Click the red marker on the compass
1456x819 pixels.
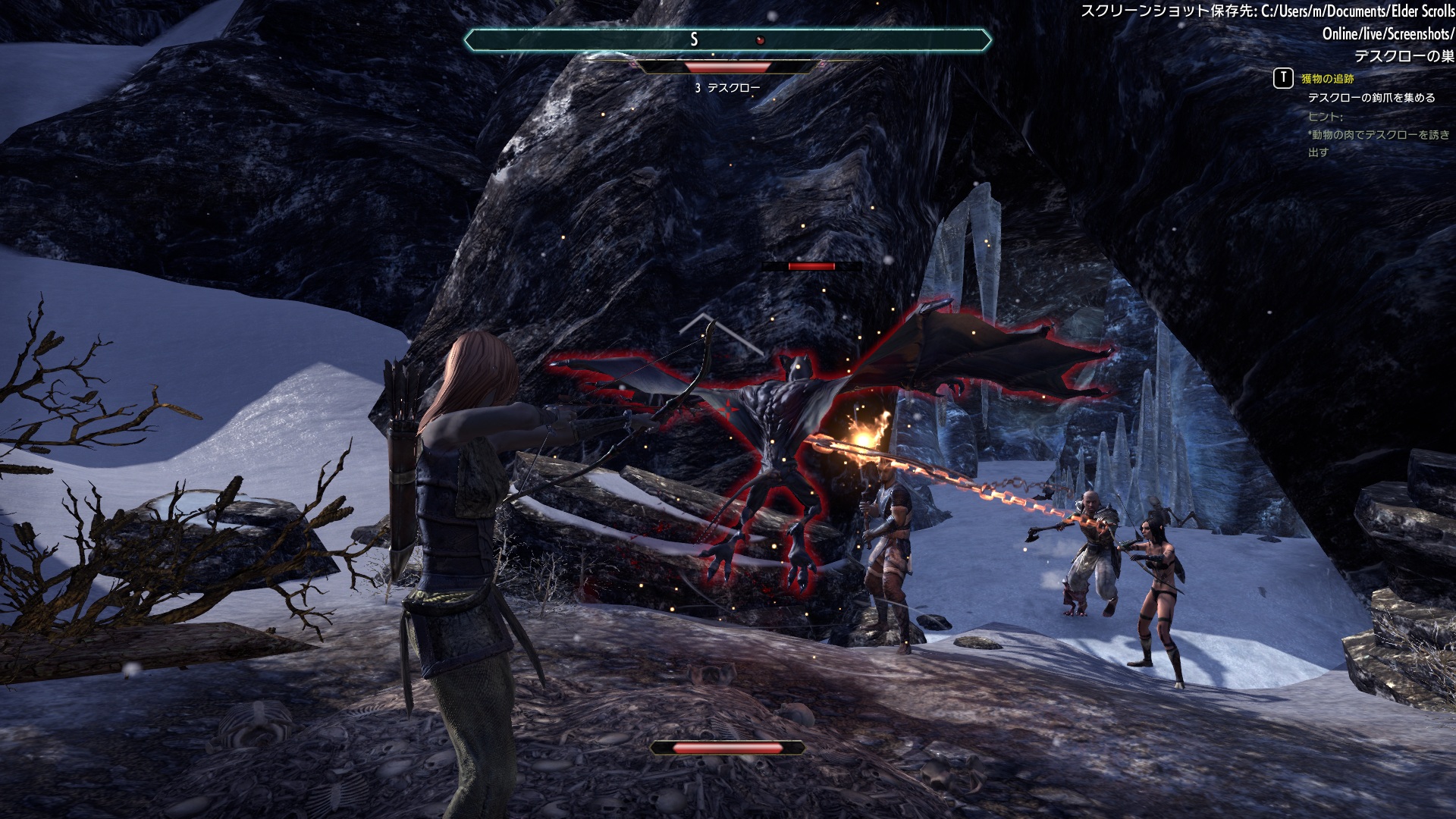click(761, 40)
